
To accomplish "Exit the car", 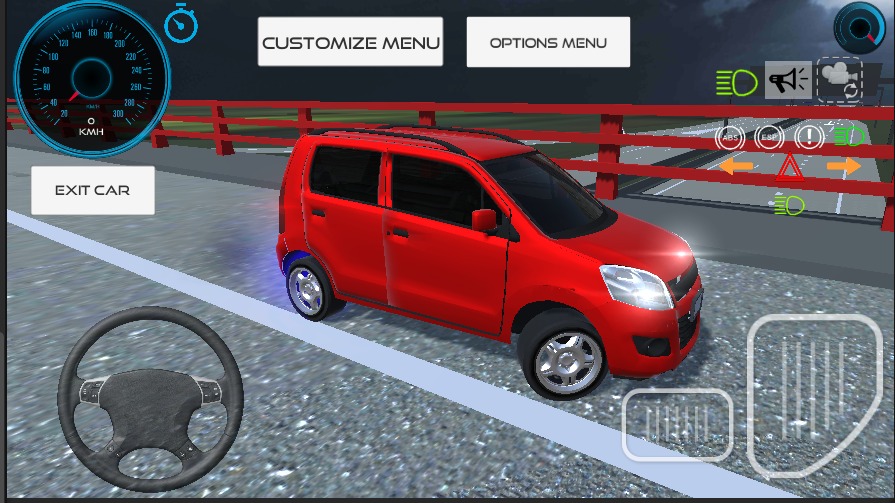I will (92, 190).
